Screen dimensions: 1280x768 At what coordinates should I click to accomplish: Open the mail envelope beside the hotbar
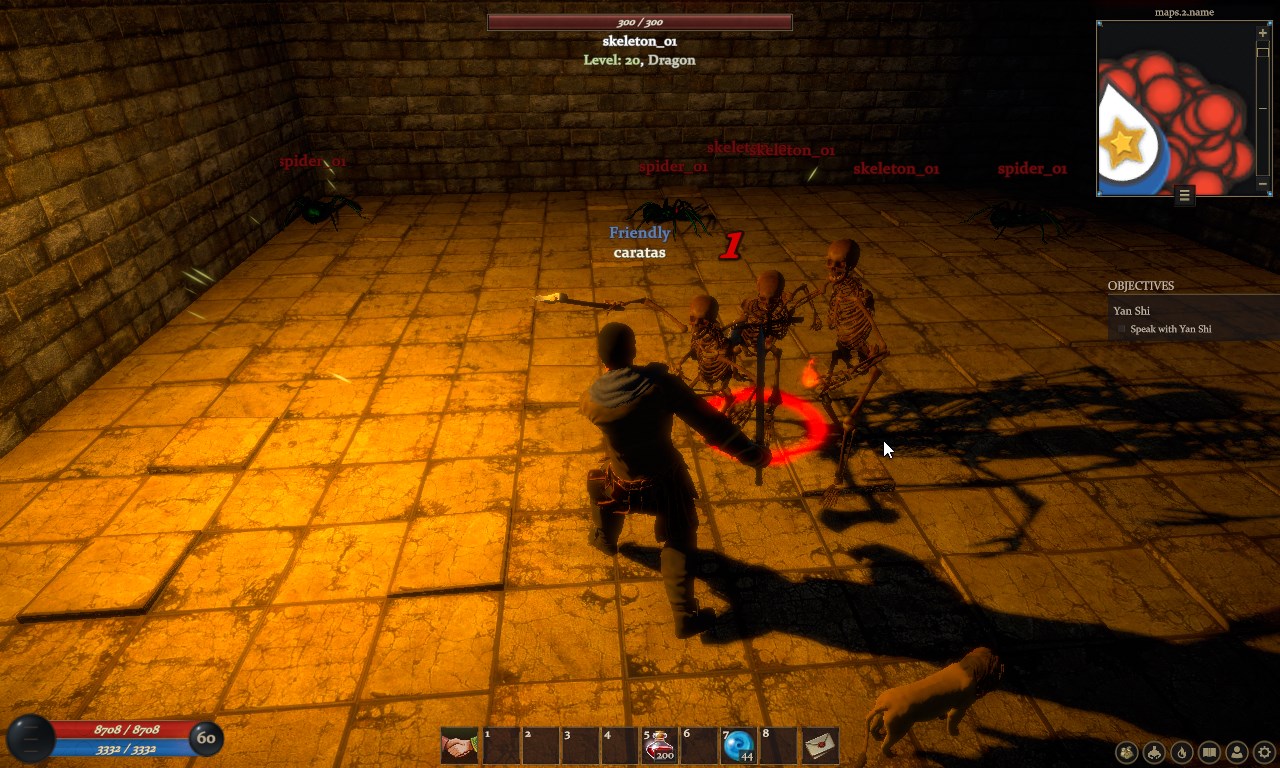pos(820,744)
